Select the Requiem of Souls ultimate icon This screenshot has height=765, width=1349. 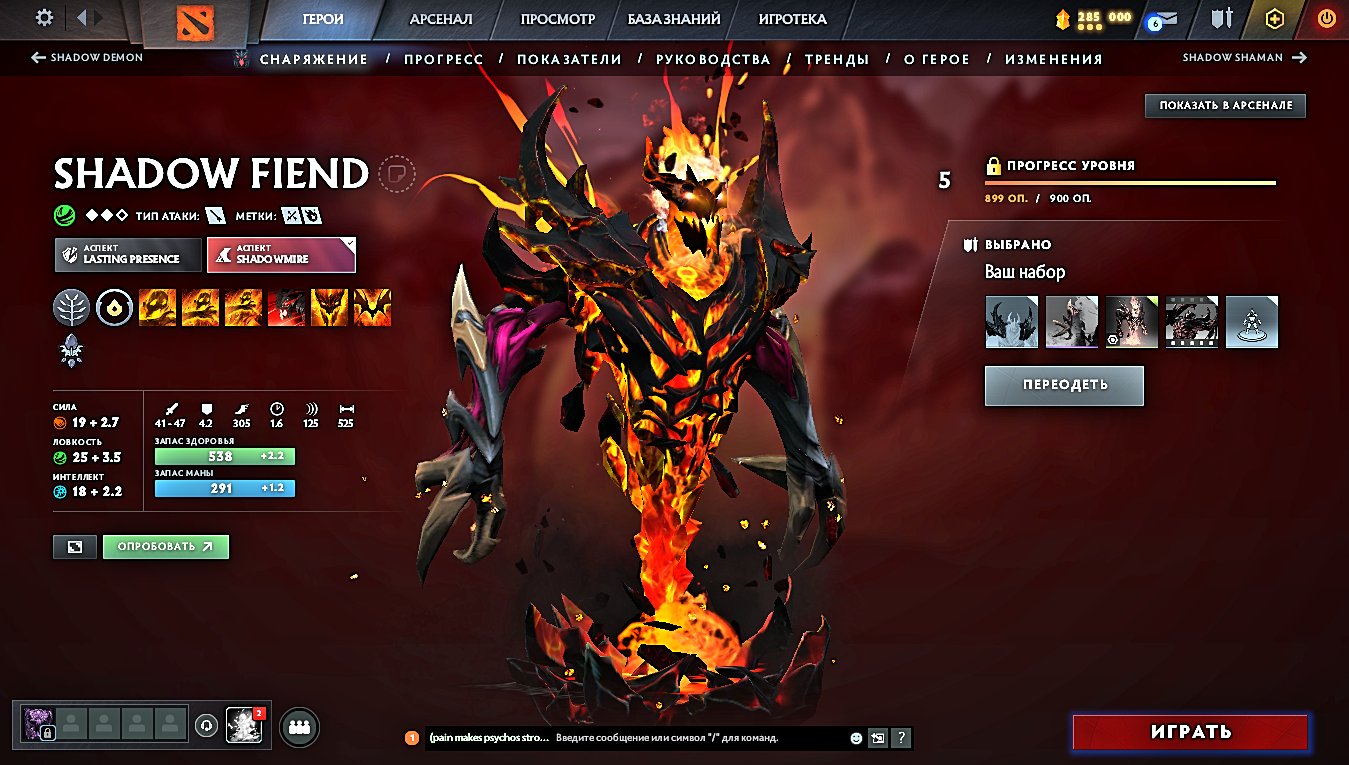[371, 307]
